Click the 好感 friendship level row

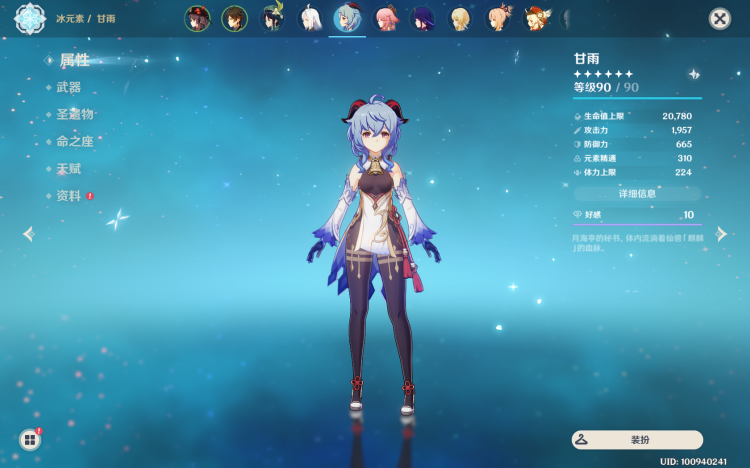[637, 215]
